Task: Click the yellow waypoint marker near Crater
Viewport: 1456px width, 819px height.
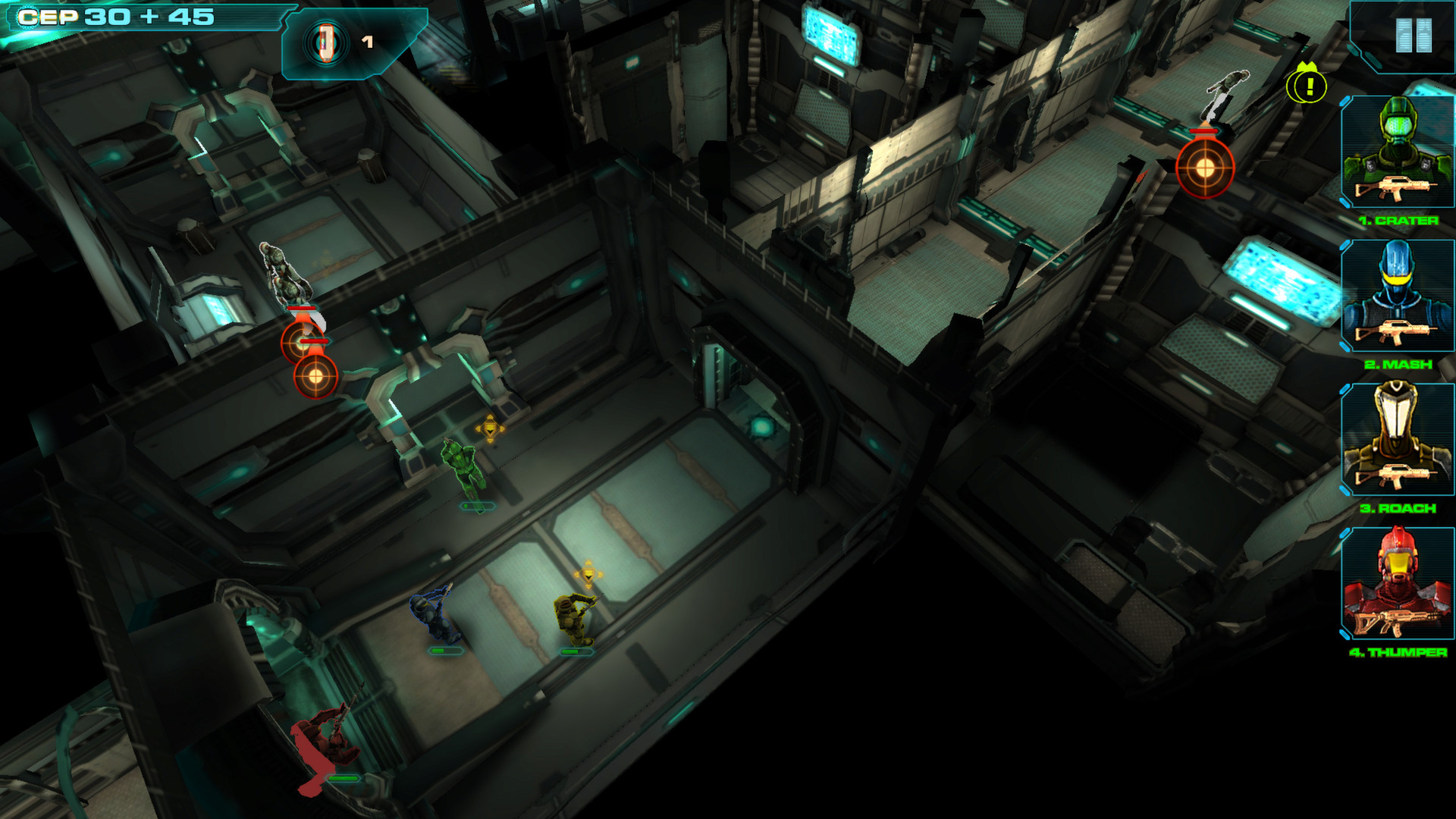Action: pos(489,430)
